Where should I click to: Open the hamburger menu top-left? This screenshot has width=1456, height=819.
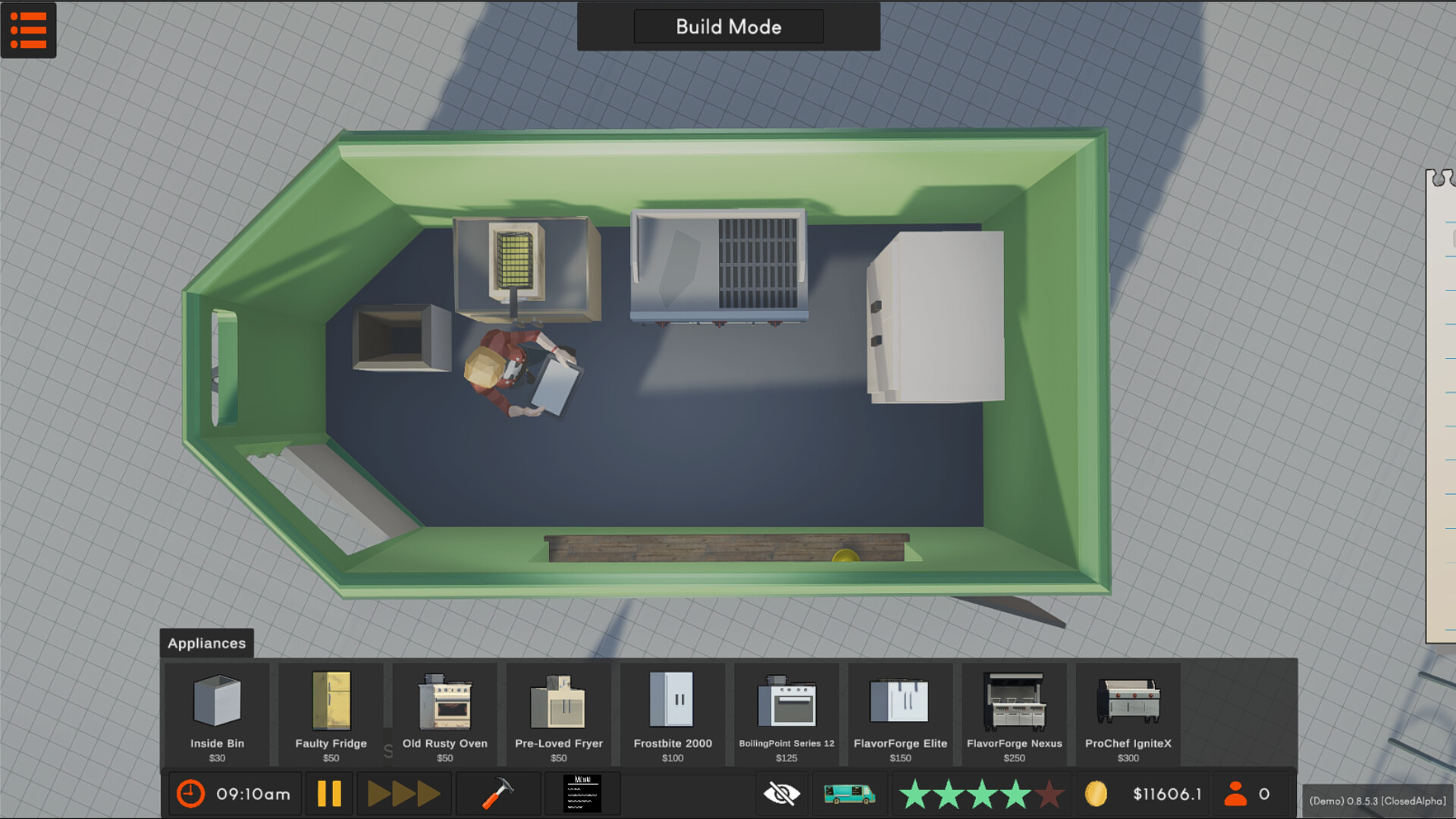[28, 30]
